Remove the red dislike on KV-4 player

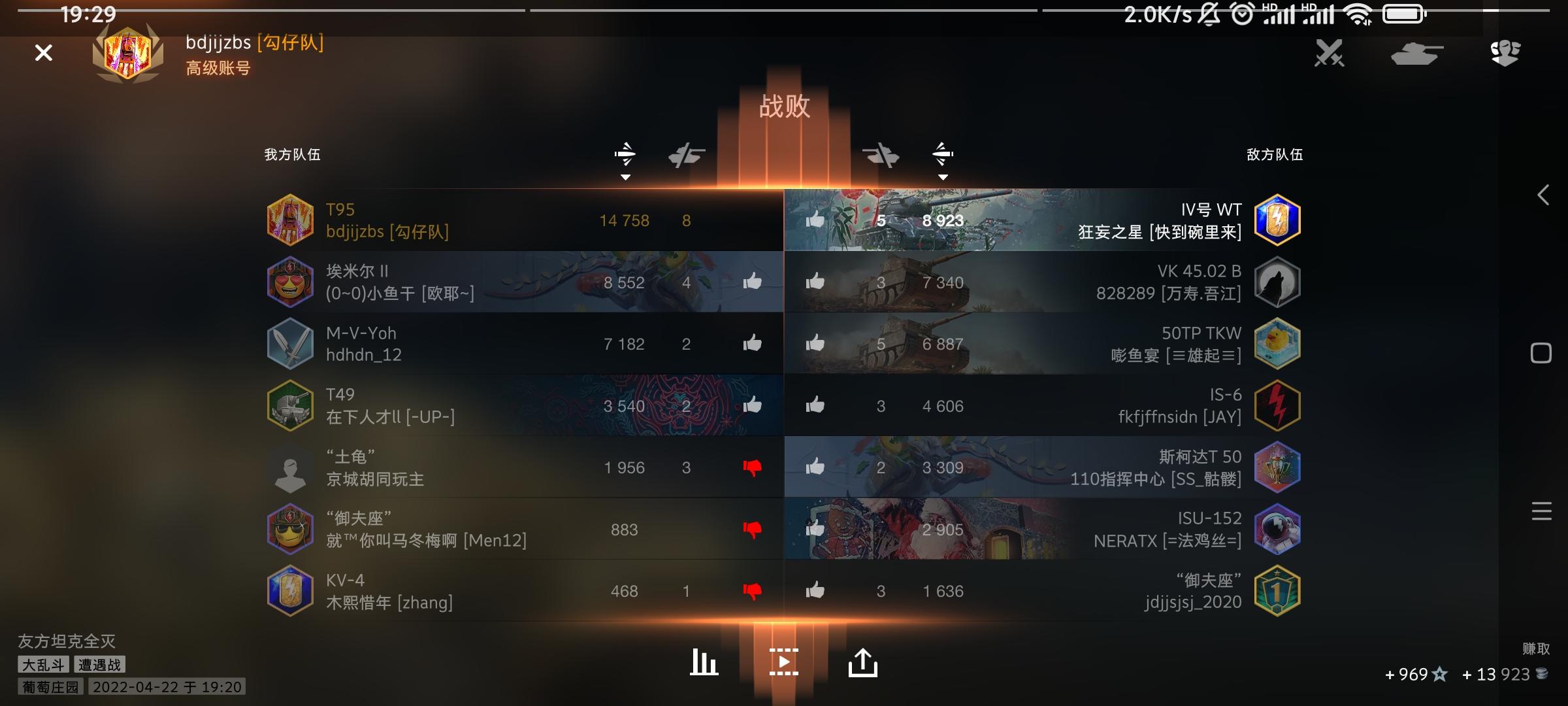753,591
